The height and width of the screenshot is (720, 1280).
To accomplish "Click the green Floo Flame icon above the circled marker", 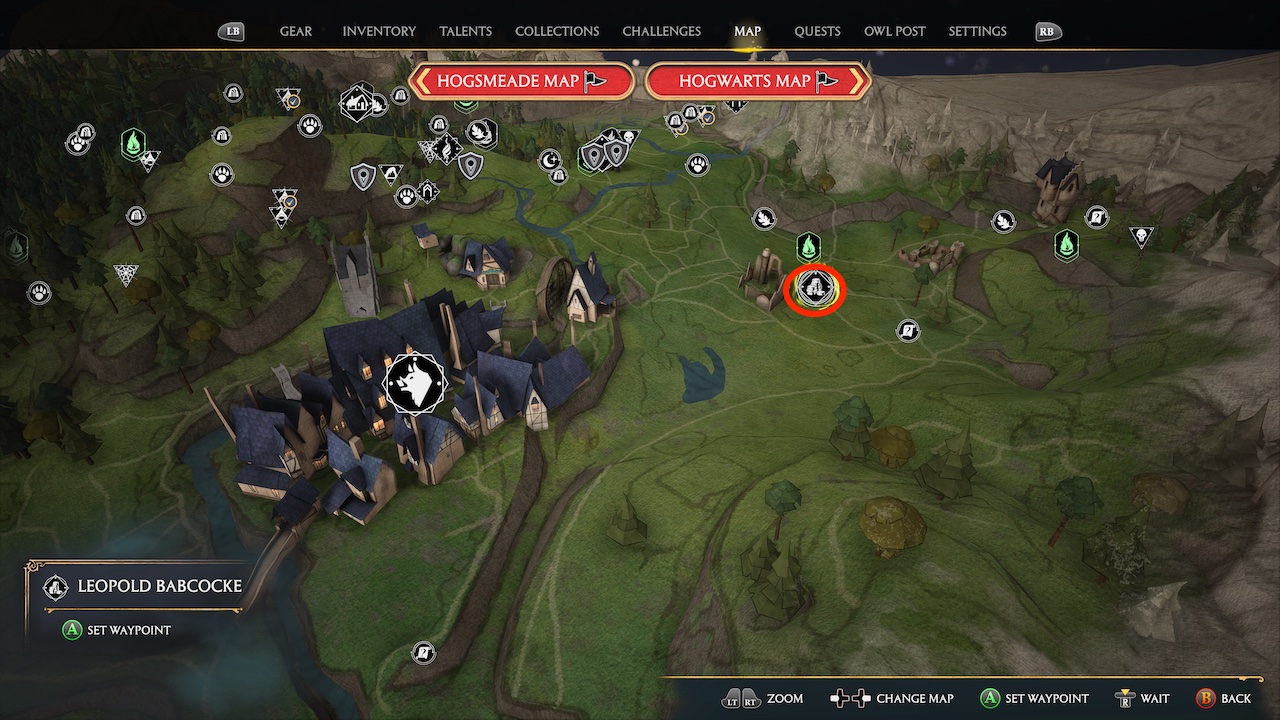I will pyautogui.click(x=808, y=244).
